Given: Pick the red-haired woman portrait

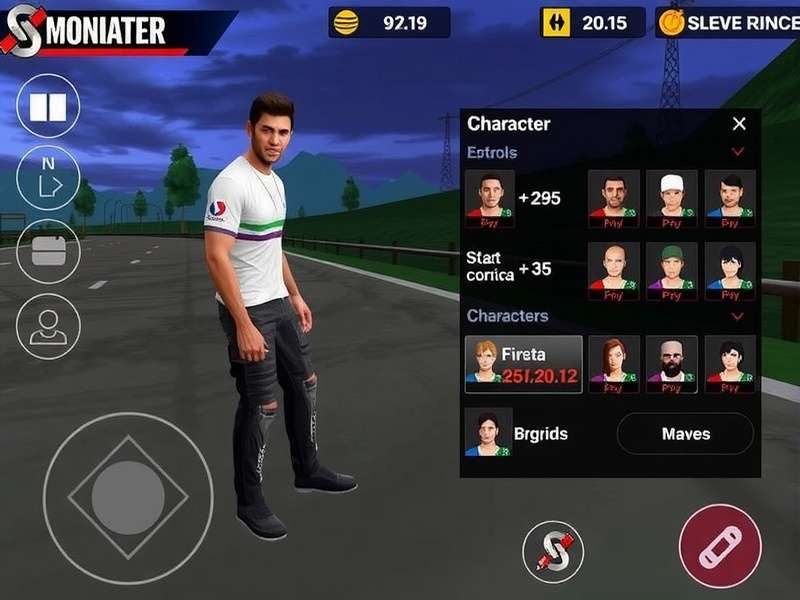Looking at the screenshot, I should click(614, 362).
